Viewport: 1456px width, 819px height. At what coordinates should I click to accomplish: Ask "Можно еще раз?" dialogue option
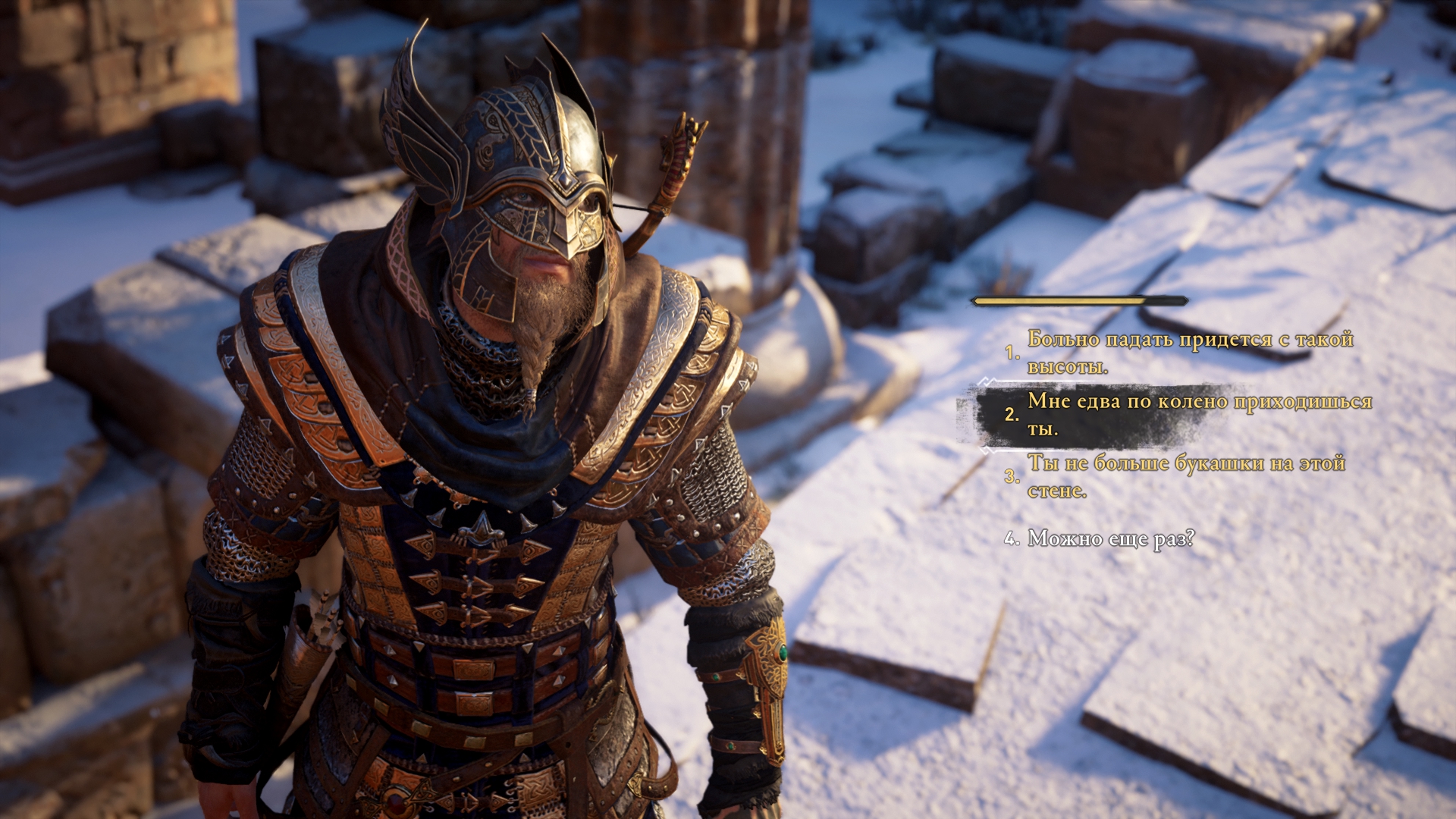coord(1110,539)
